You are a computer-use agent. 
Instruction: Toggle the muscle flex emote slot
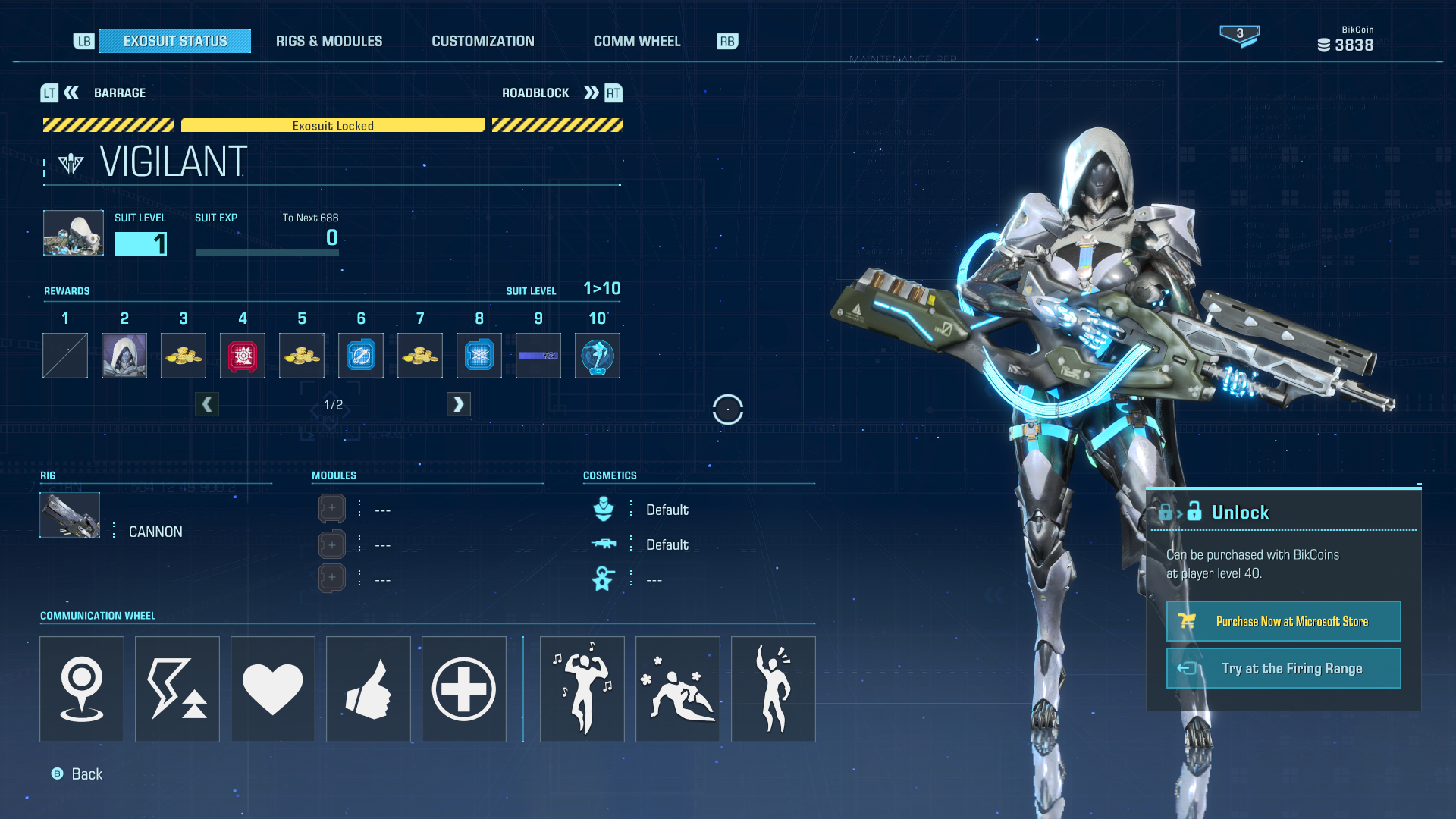click(582, 689)
